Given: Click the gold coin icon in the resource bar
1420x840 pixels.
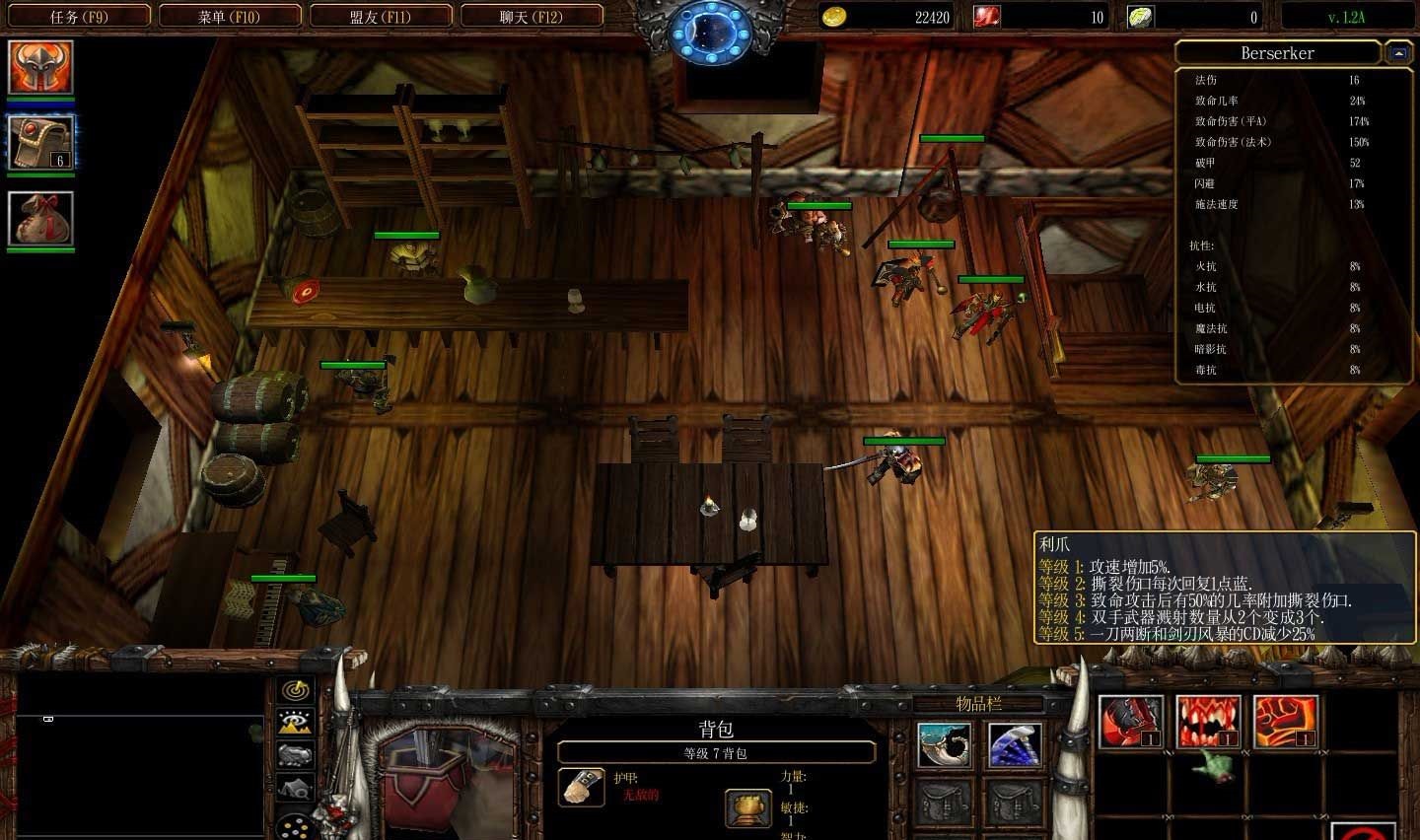Looking at the screenshot, I should pyautogui.click(x=833, y=16).
